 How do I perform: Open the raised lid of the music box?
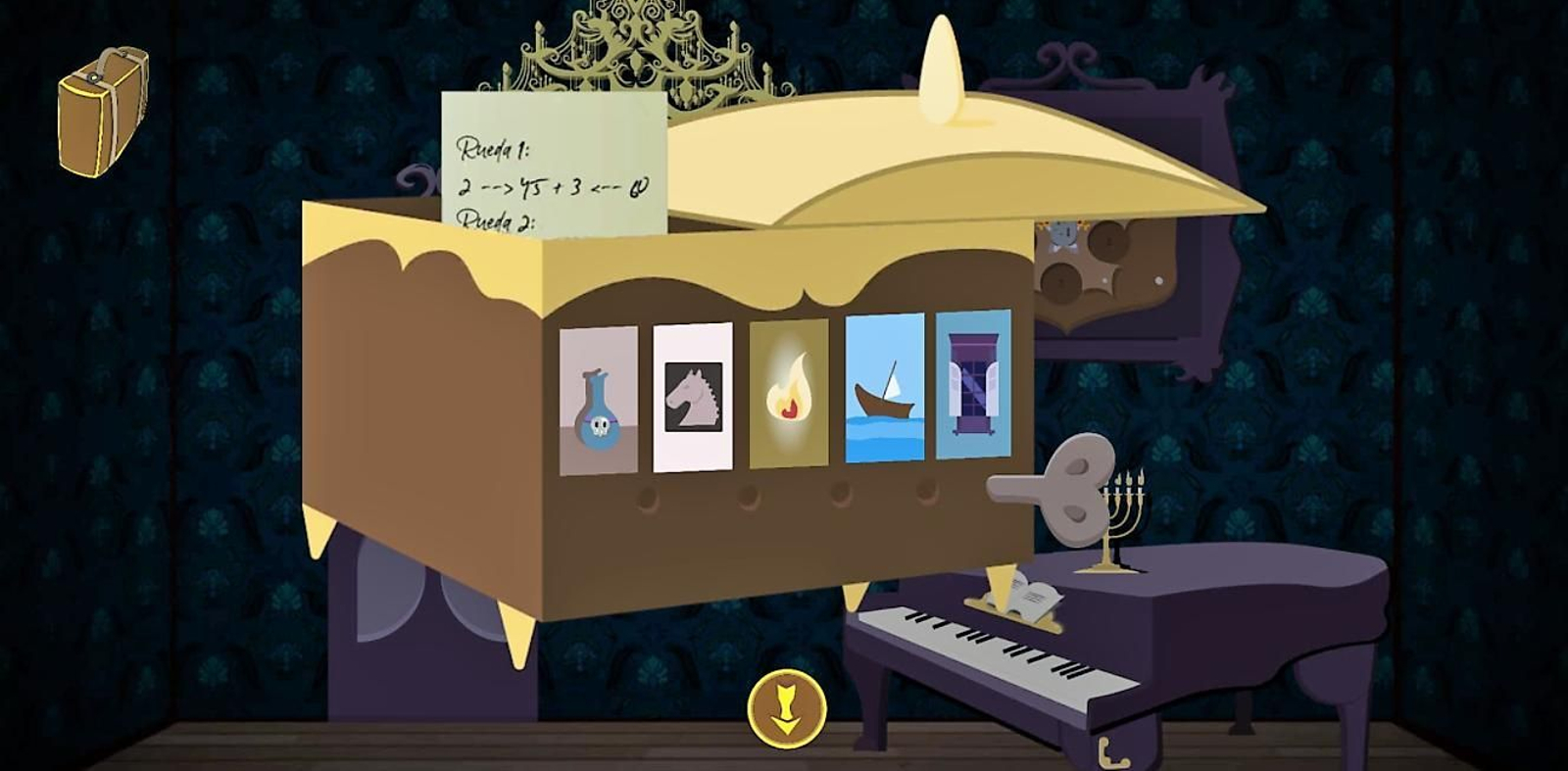pyautogui.click(x=951, y=137)
